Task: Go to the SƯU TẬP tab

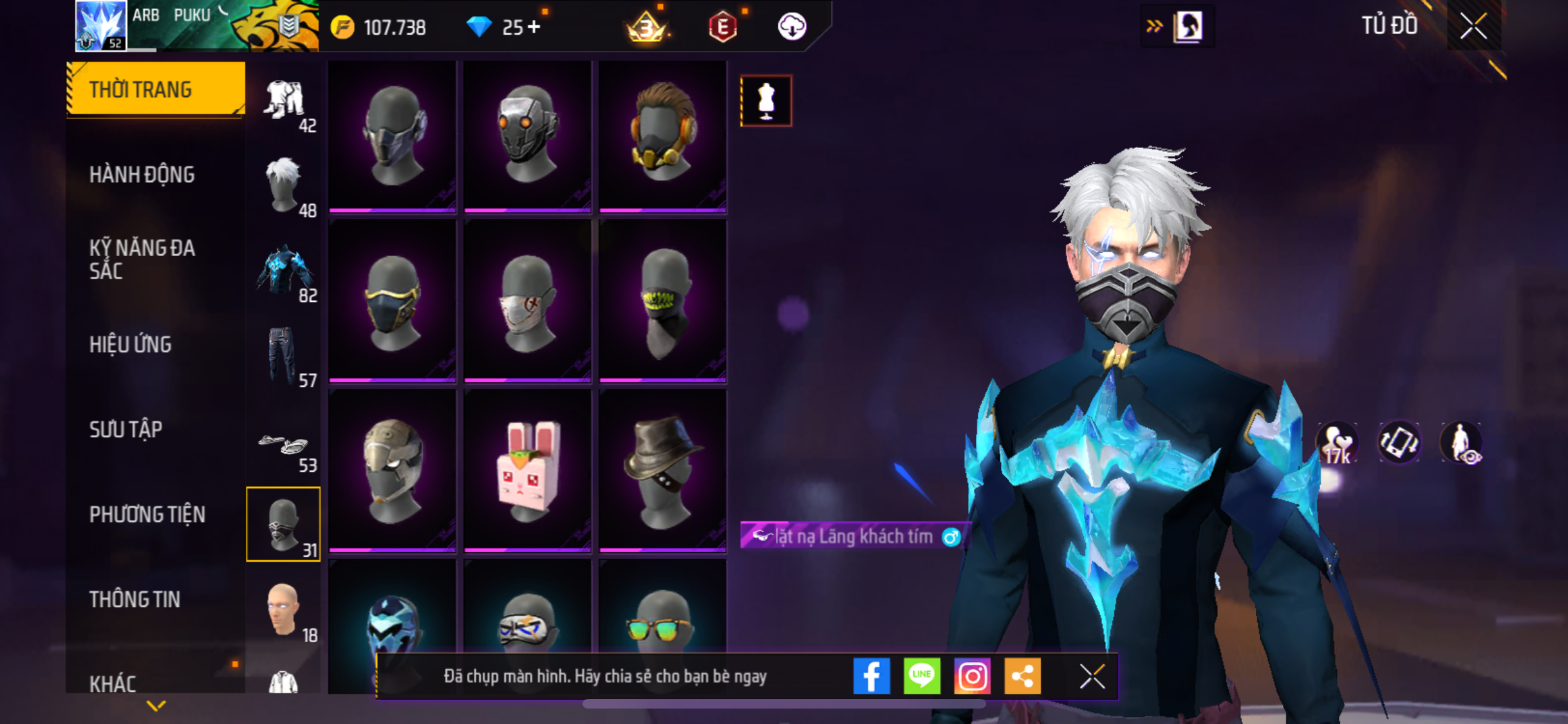Action: (x=126, y=429)
